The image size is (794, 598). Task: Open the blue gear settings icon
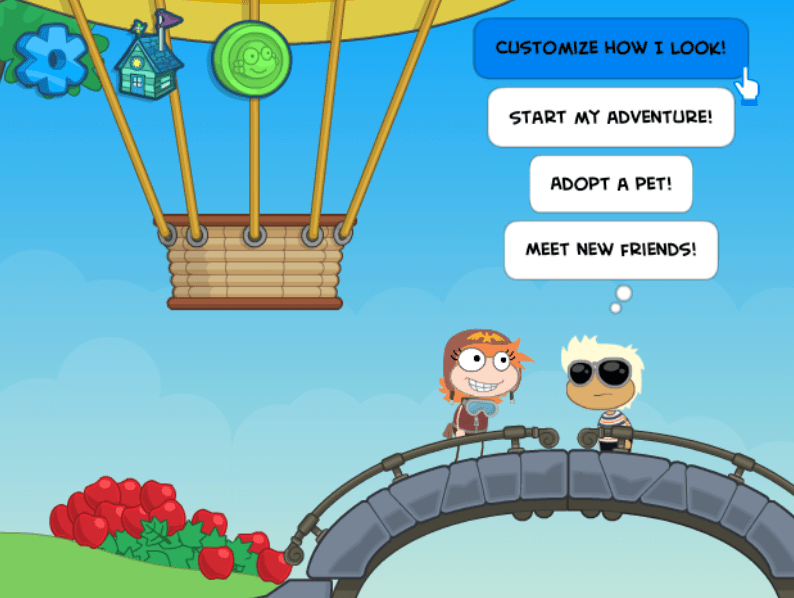click(51, 58)
